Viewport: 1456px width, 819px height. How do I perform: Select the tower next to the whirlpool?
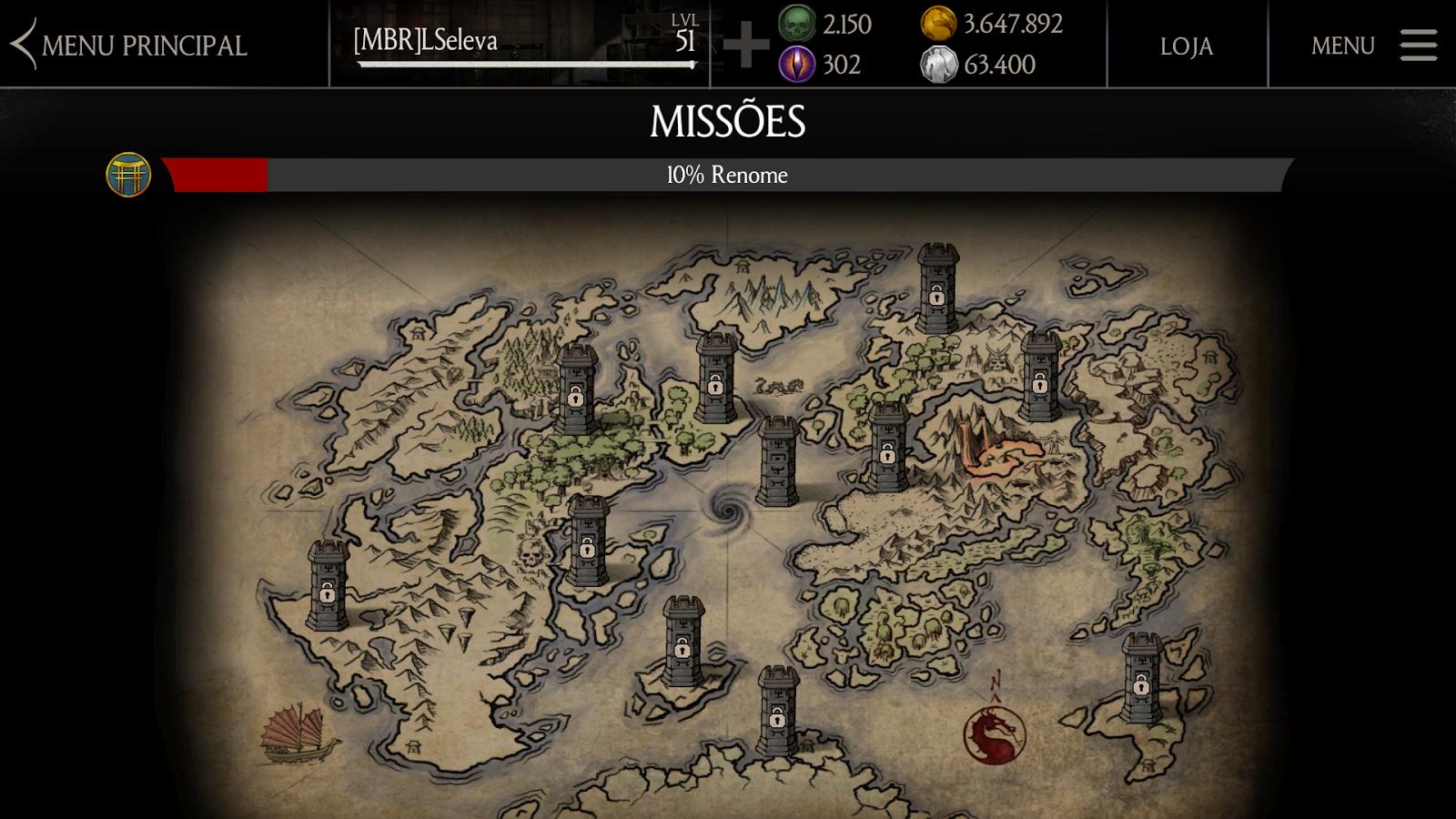click(778, 461)
